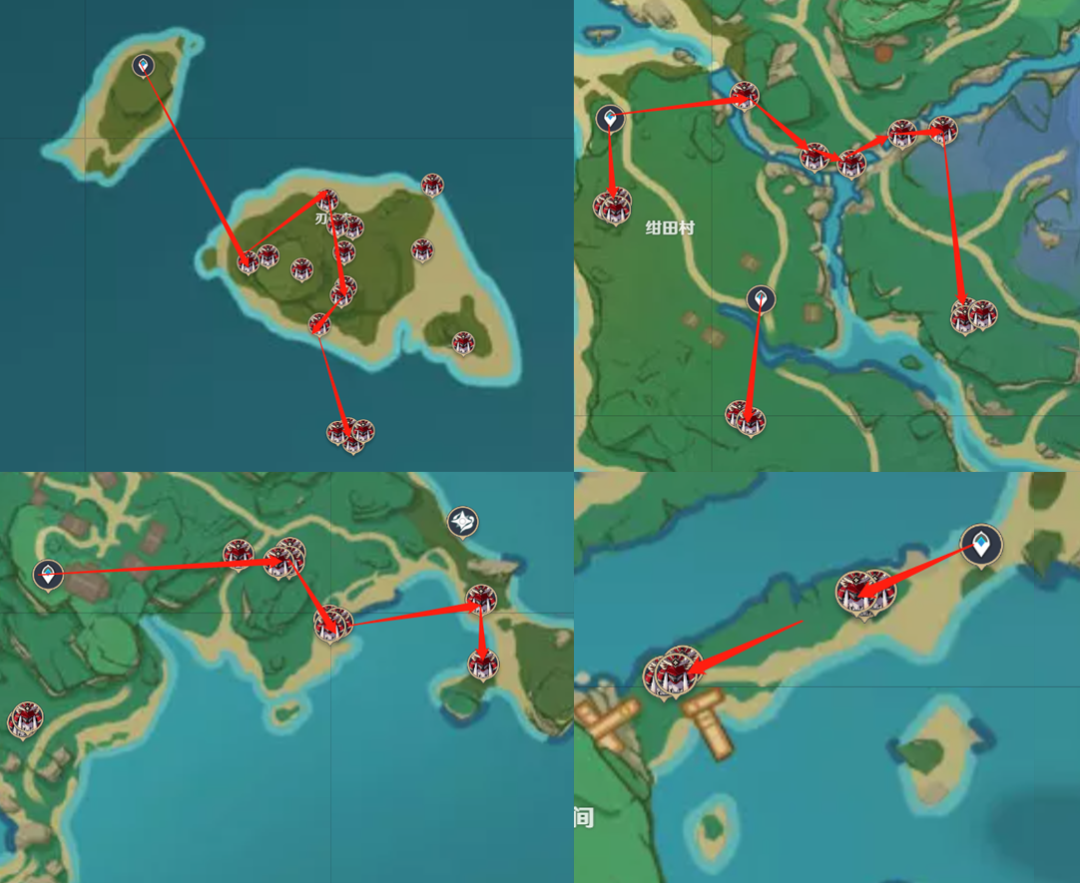Select the teleport waypoint among the village houses
Screen dimensions: 1080x883
pyautogui.click(x=48, y=574)
